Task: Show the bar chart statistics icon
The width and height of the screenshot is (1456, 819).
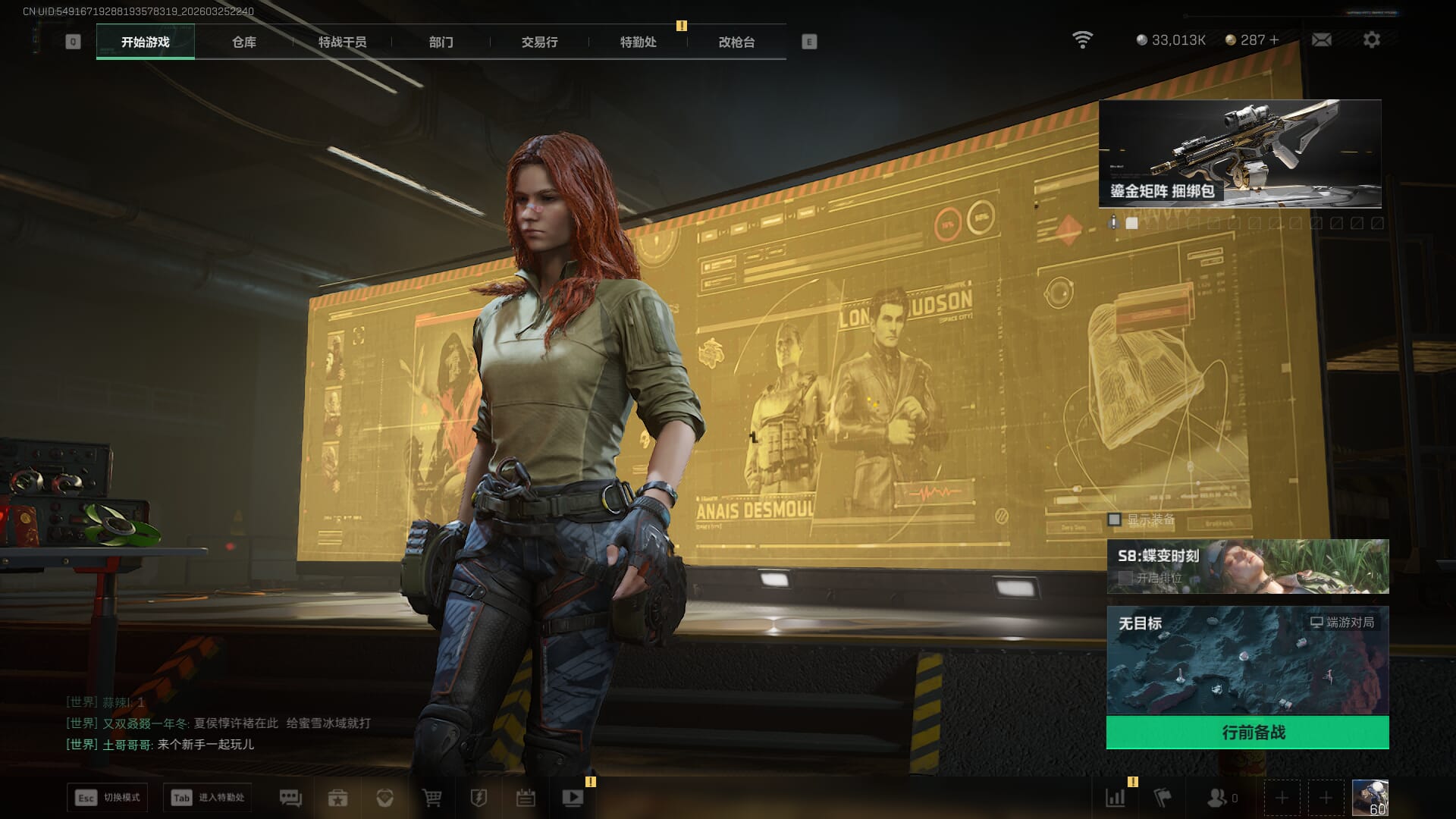Action: [1115, 798]
